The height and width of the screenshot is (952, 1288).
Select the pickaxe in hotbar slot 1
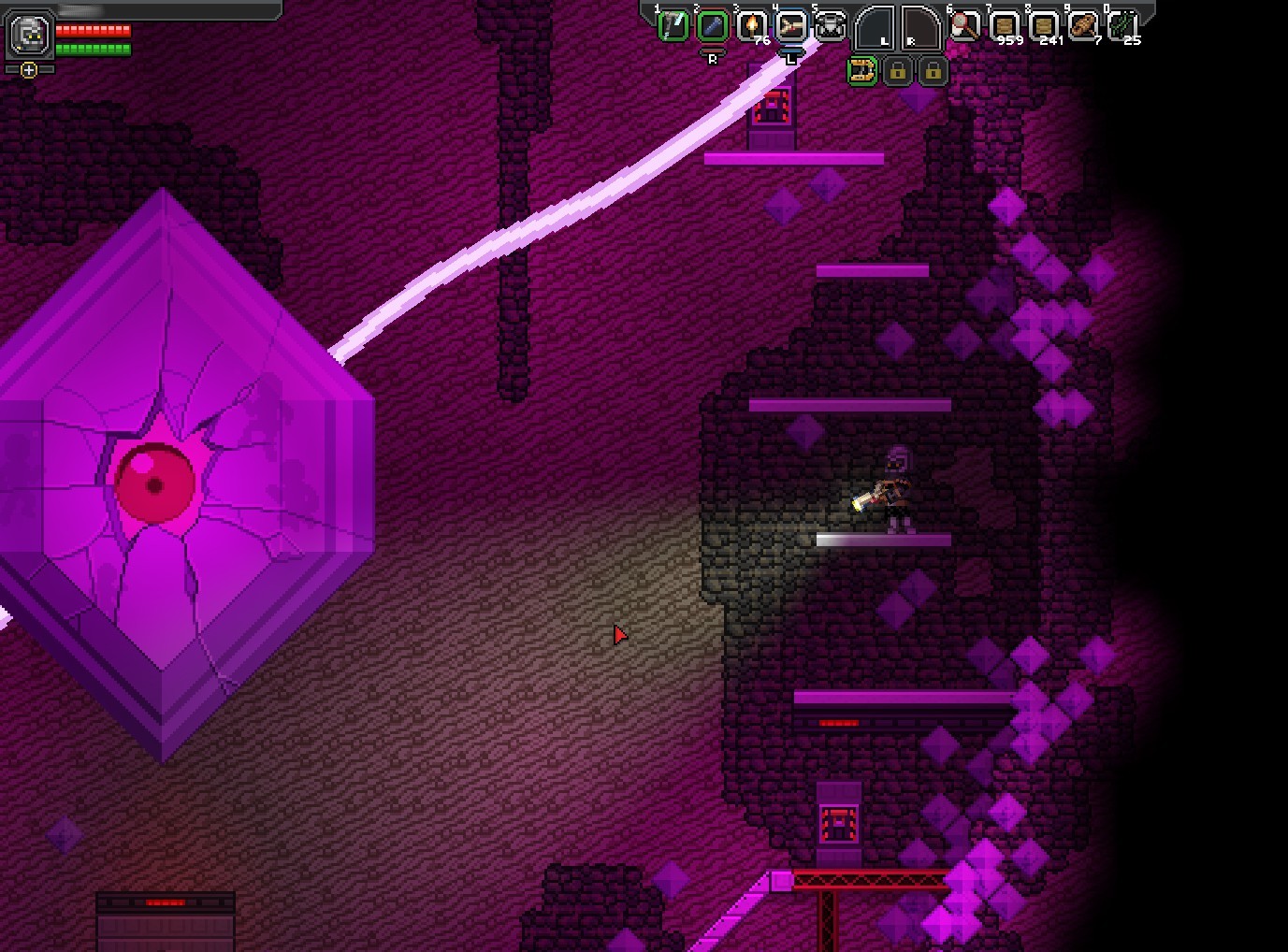click(672, 24)
